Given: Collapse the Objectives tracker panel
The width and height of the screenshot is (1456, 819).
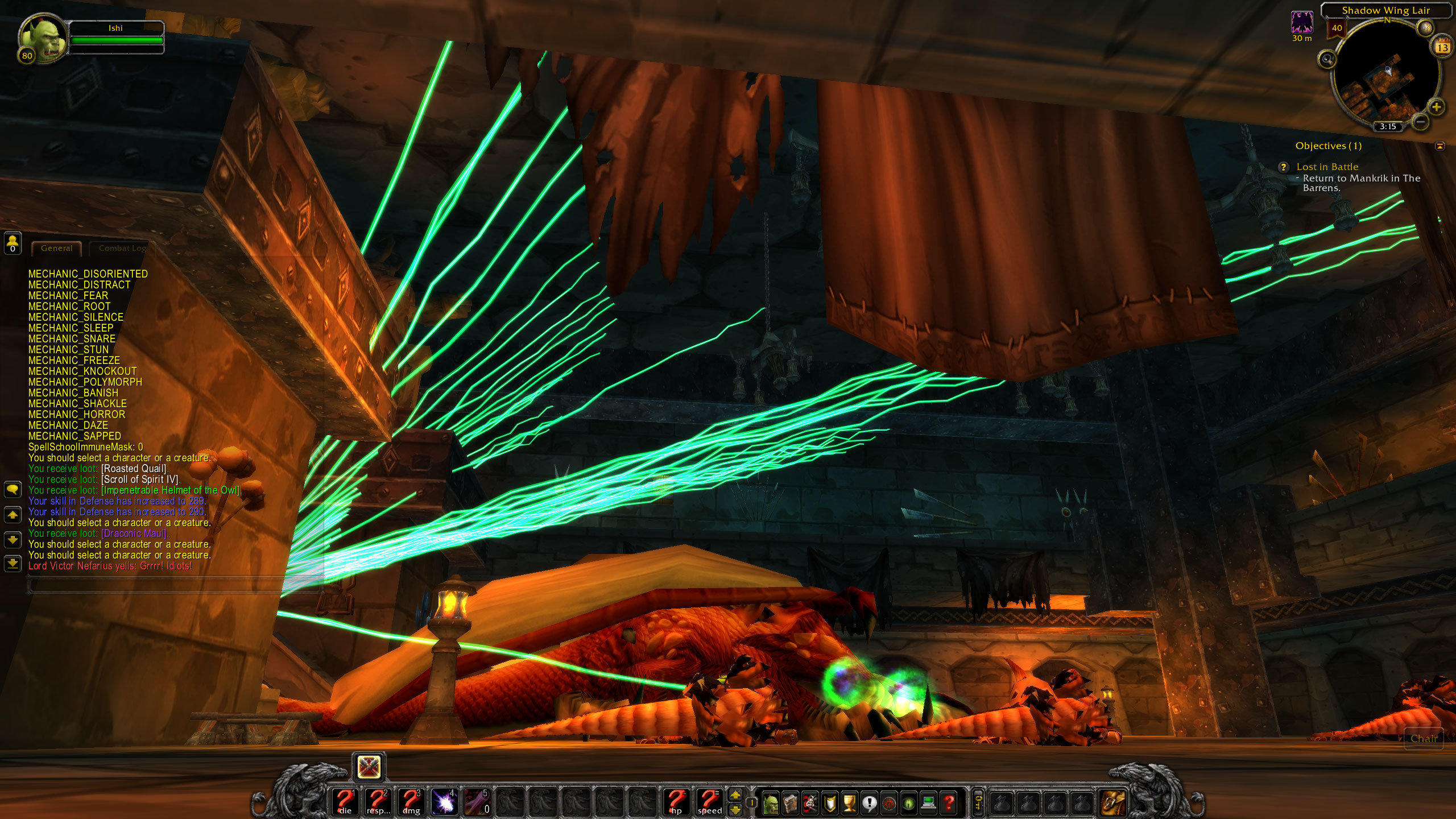Looking at the screenshot, I should coord(1440,147).
